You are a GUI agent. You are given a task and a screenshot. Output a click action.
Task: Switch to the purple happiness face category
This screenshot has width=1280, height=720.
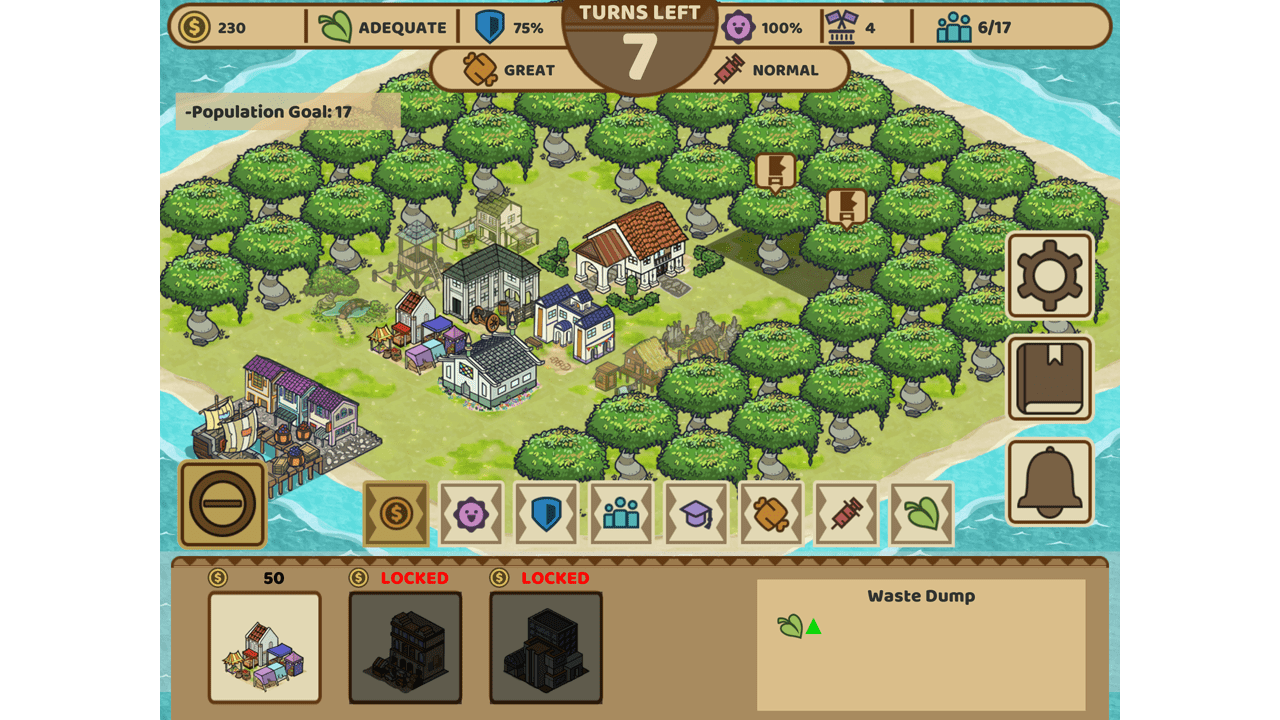click(471, 514)
